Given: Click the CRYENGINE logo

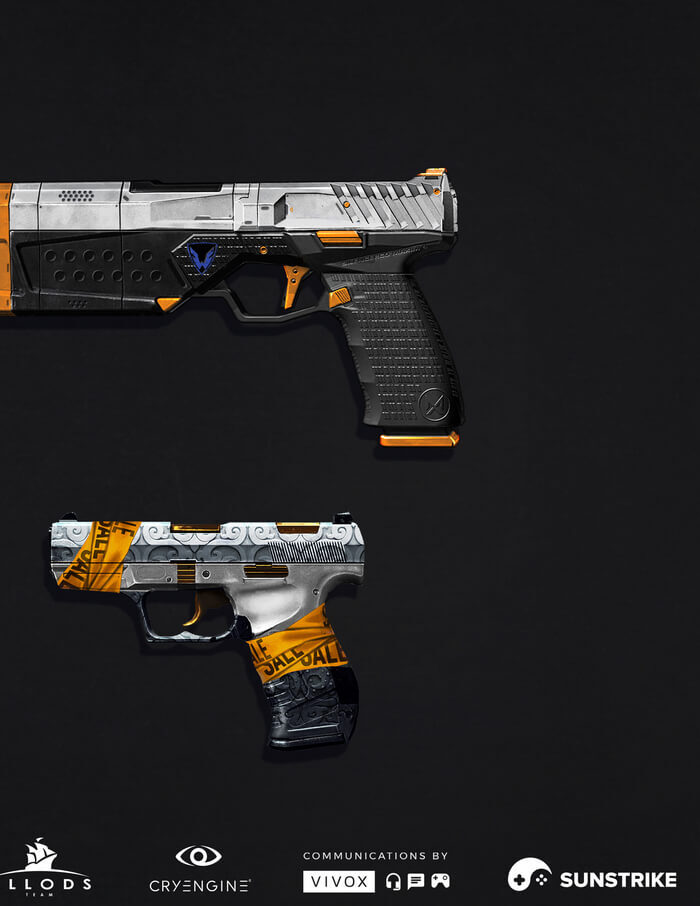Looking at the screenshot, I should coord(199,870).
